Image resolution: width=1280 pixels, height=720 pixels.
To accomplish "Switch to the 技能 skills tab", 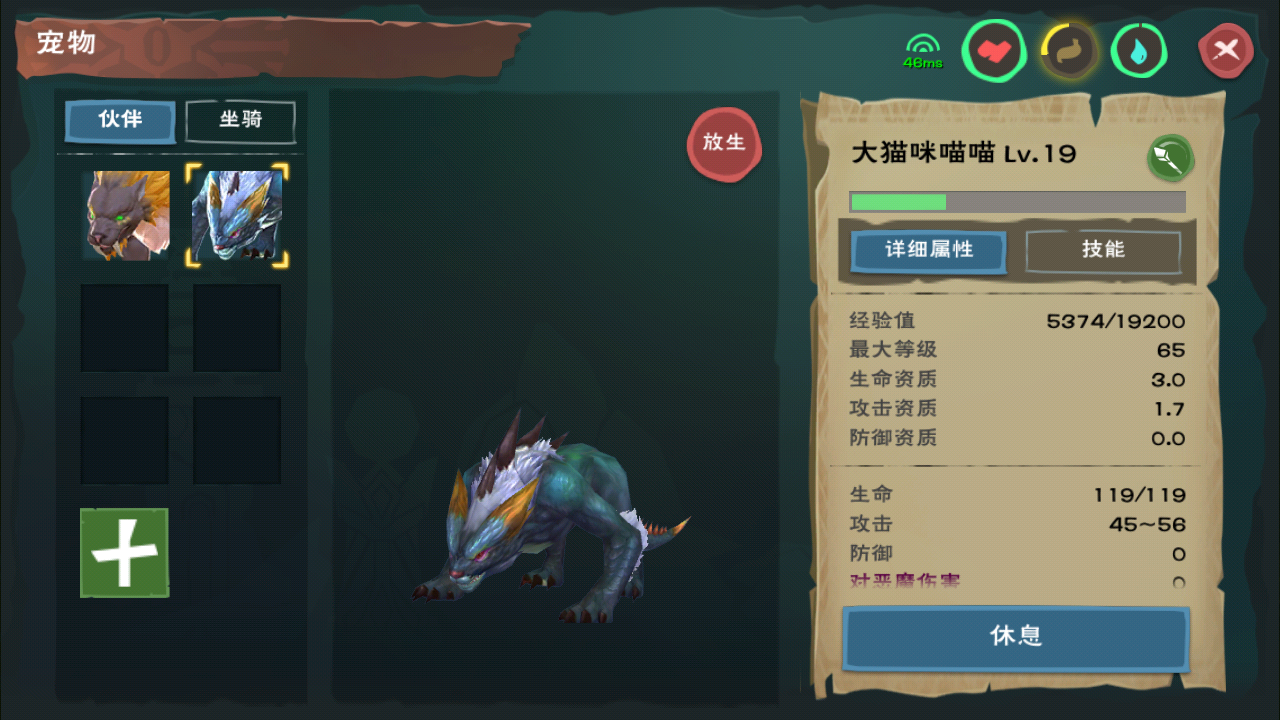I will tap(1103, 250).
